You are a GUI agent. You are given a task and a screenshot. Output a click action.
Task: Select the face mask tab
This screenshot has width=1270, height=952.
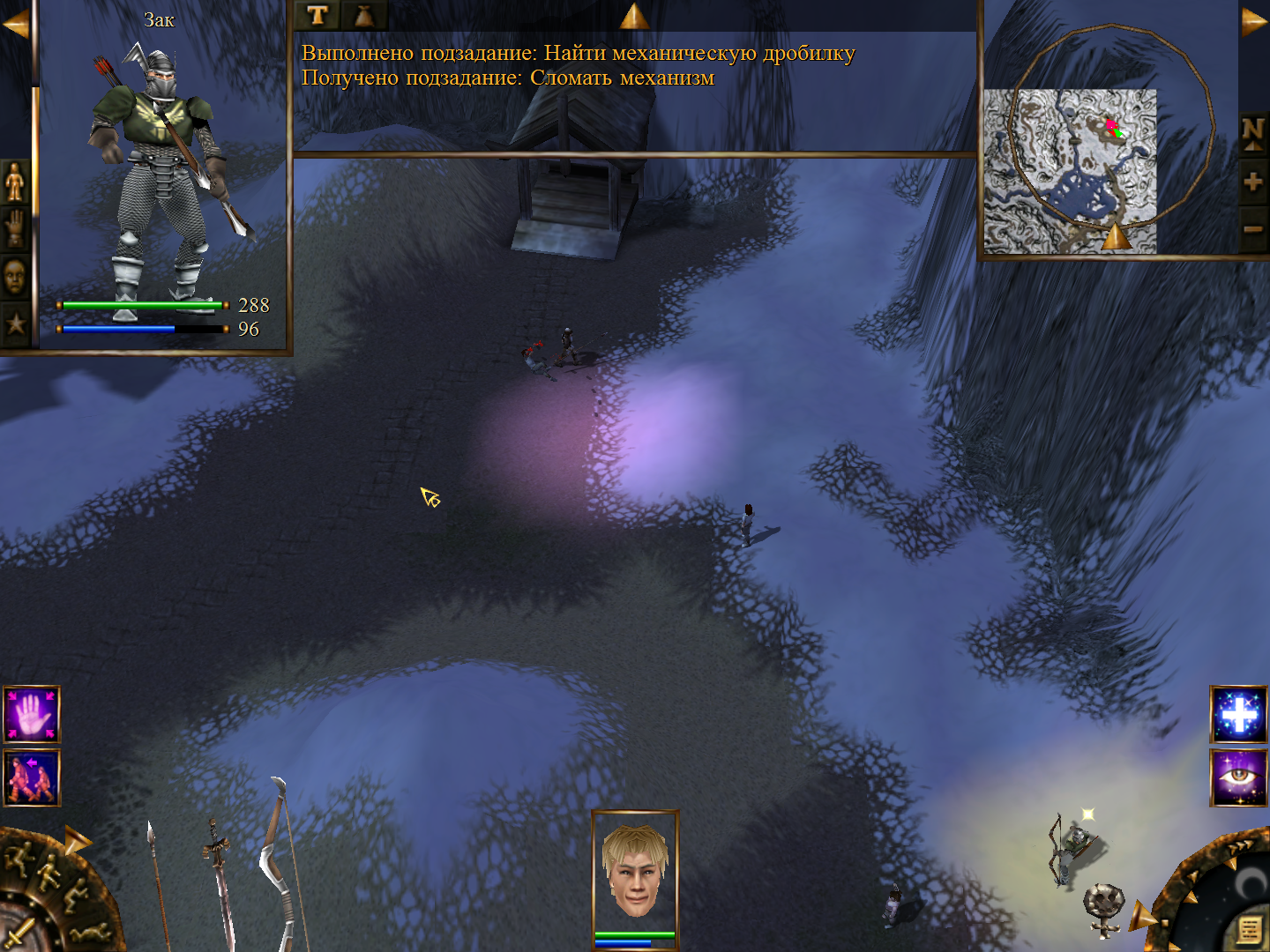pyautogui.click(x=15, y=277)
